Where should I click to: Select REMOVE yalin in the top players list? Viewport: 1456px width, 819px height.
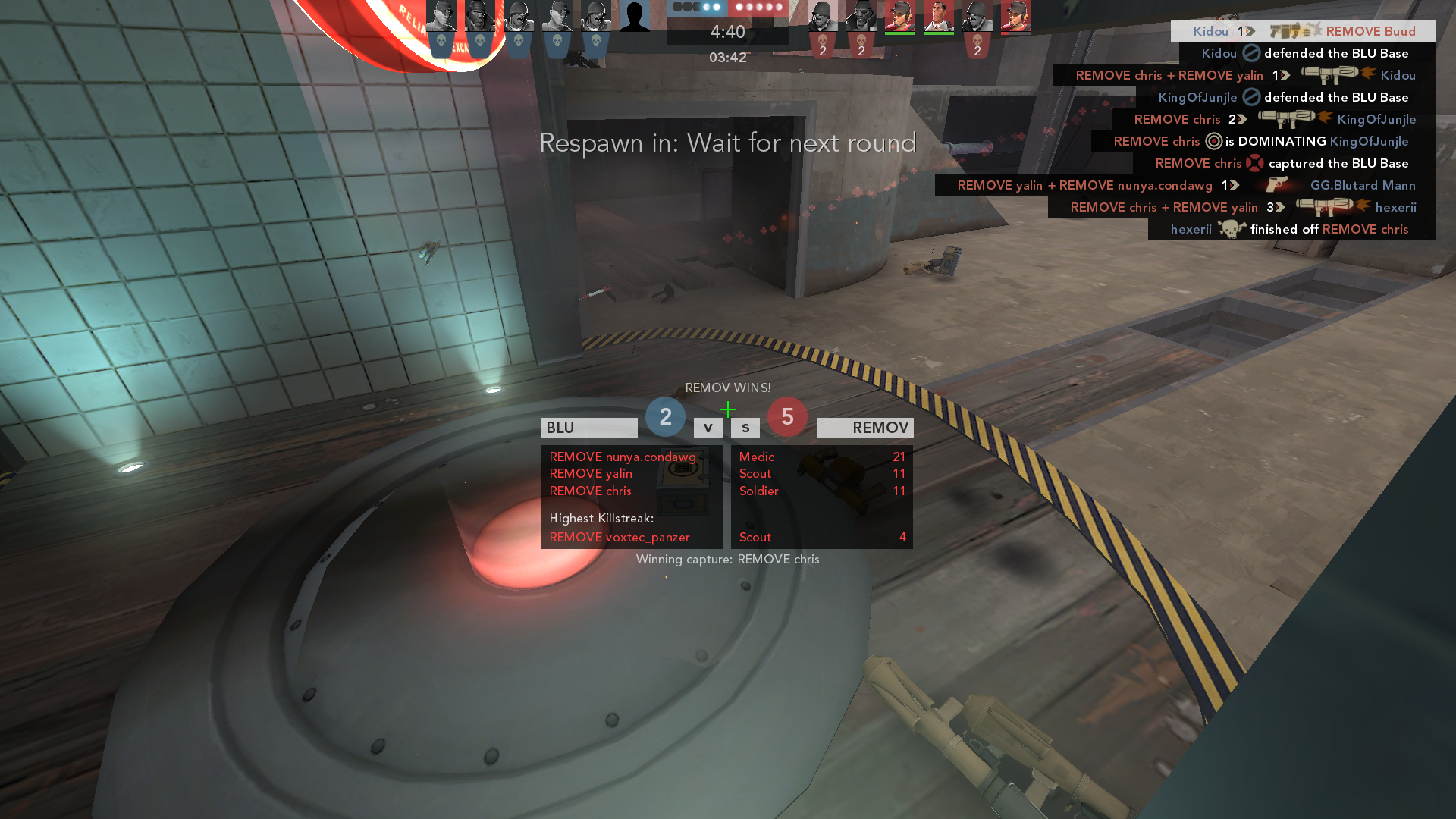590,473
